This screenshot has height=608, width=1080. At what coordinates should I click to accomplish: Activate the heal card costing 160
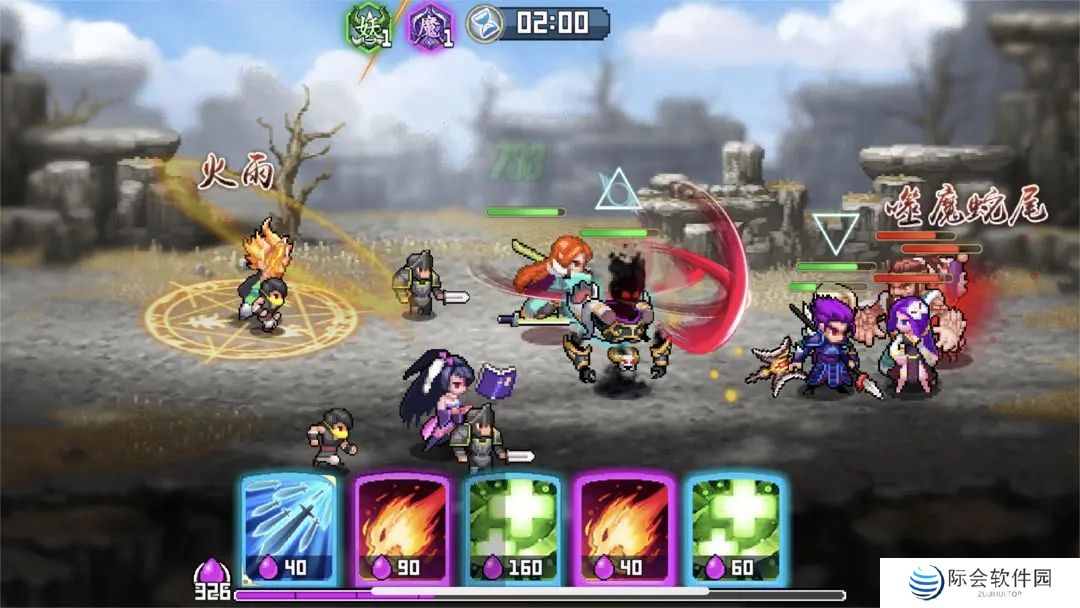(x=512, y=527)
